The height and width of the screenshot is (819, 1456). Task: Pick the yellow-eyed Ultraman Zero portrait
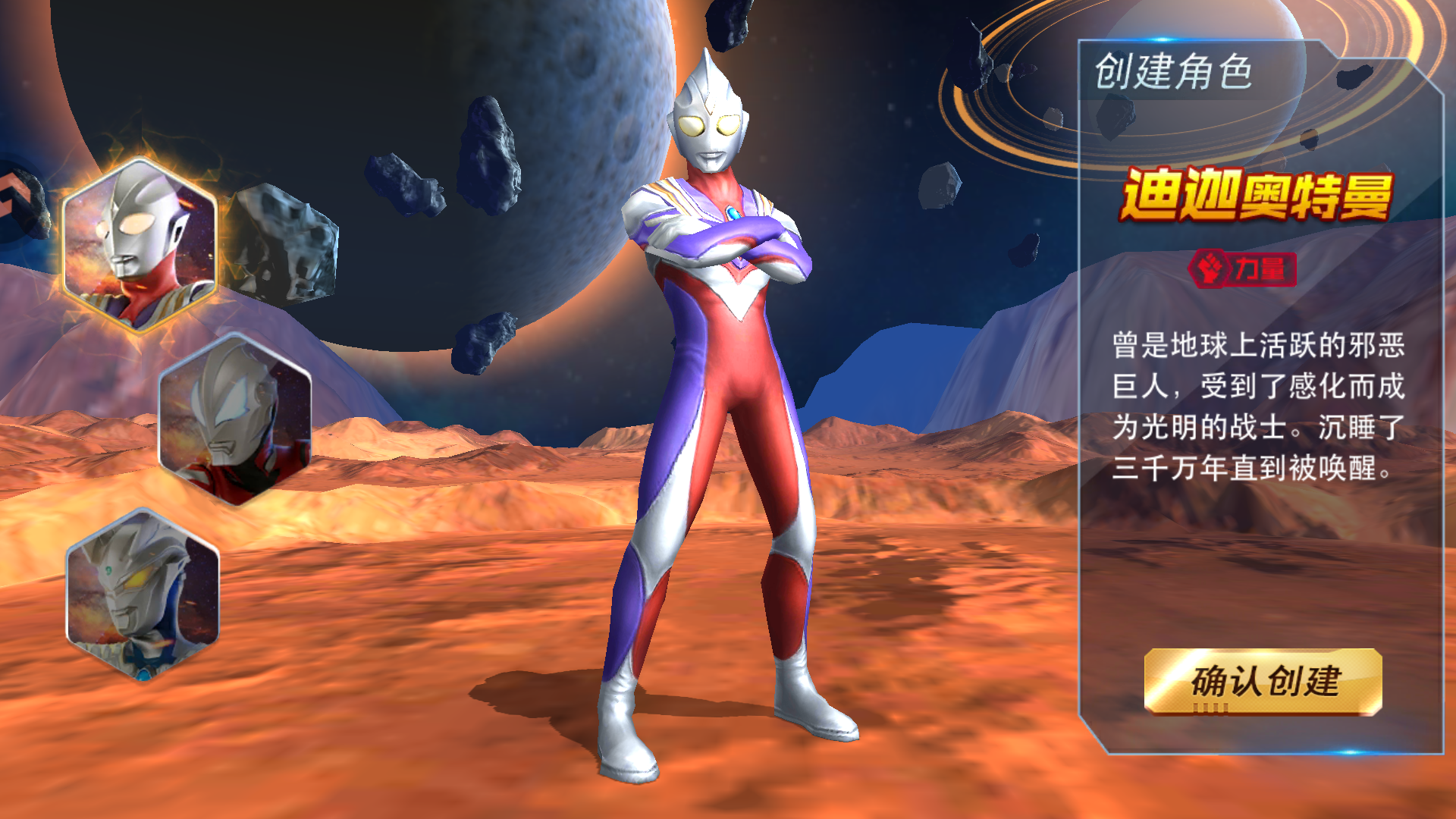(x=143, y=595)
